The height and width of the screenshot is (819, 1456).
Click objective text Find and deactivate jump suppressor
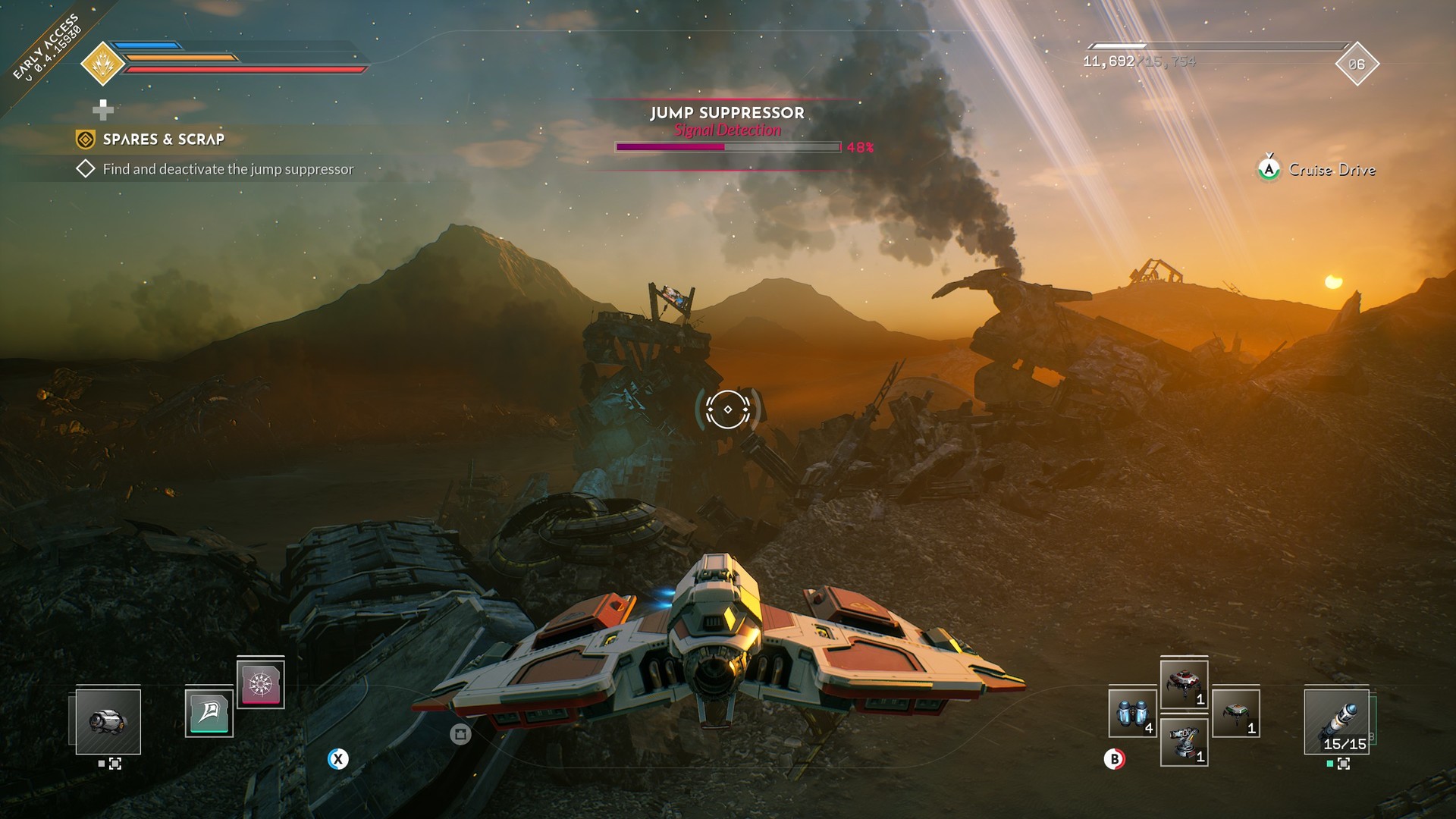227,171
